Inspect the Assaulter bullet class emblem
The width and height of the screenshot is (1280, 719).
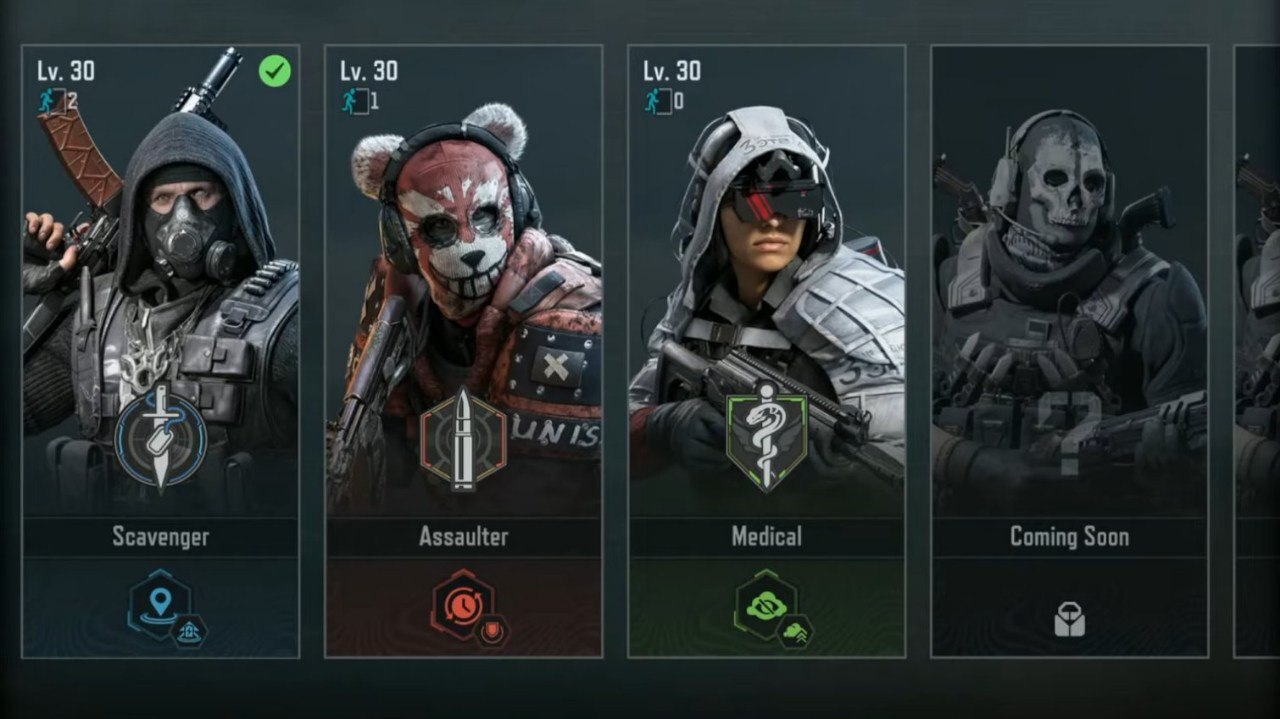pos(463,438)
